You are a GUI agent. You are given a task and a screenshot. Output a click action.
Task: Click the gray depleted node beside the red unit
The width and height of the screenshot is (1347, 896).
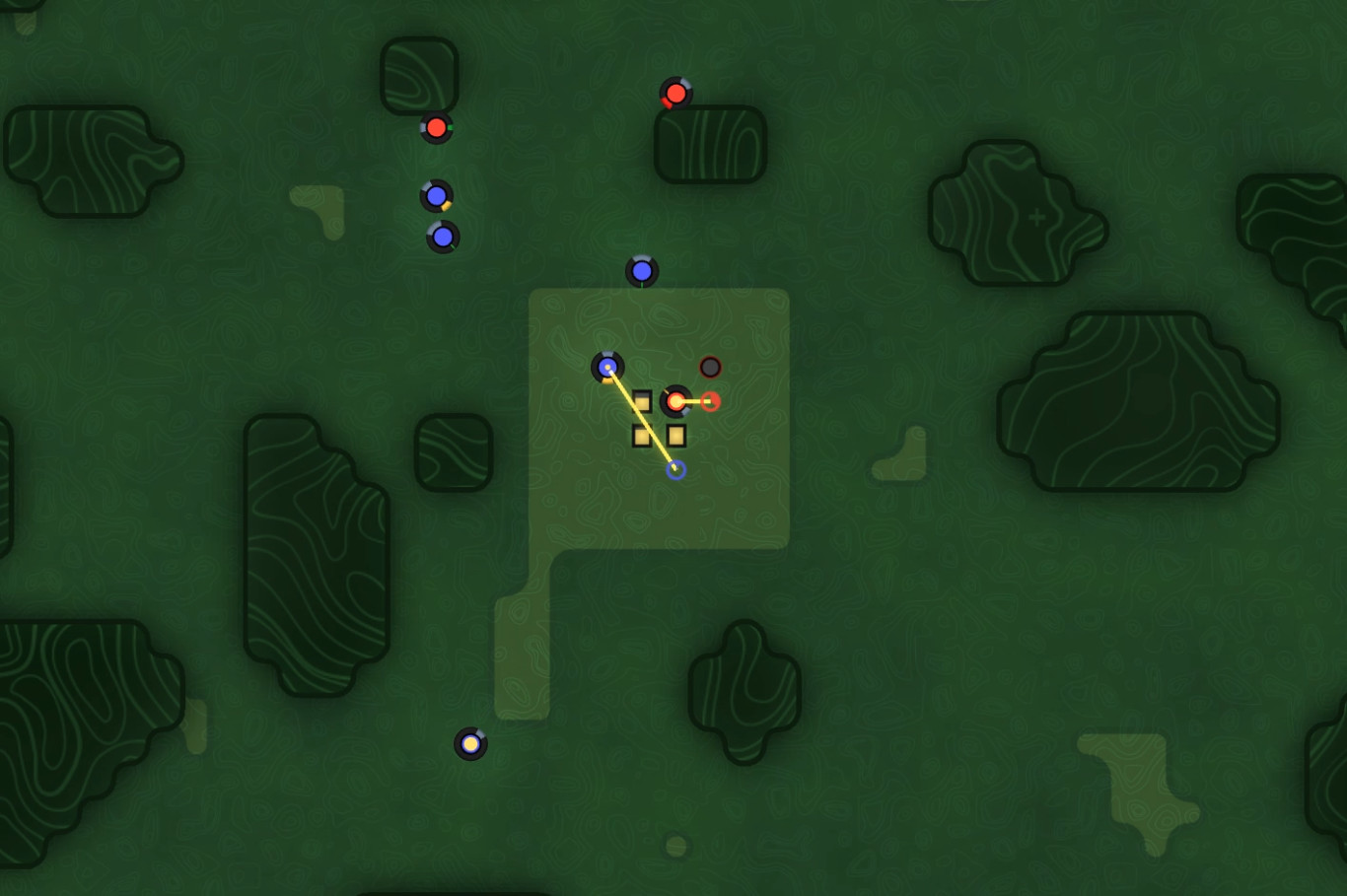(712, 366)
